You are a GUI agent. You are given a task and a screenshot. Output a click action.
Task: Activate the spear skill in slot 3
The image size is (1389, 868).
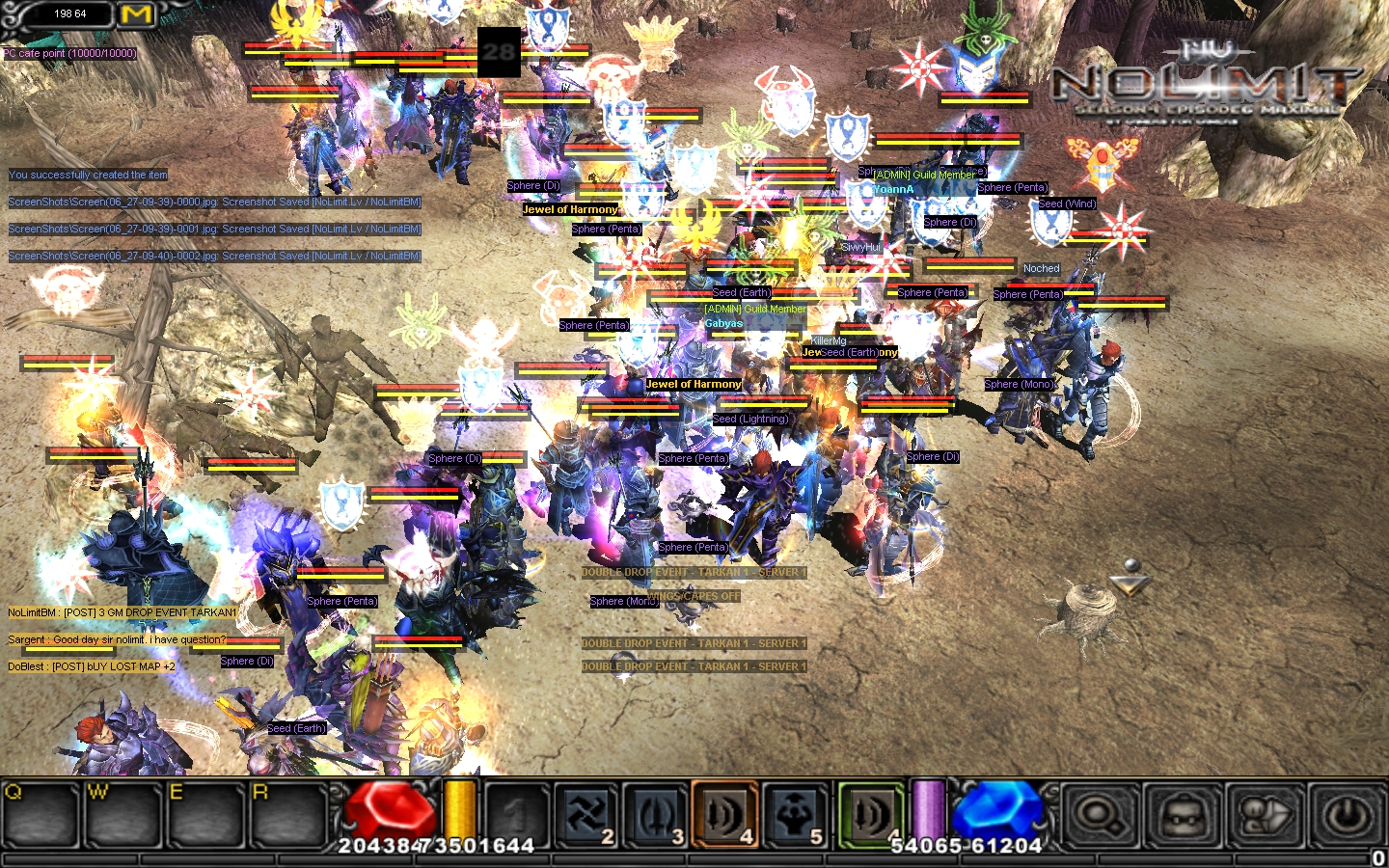click(656, 816)
